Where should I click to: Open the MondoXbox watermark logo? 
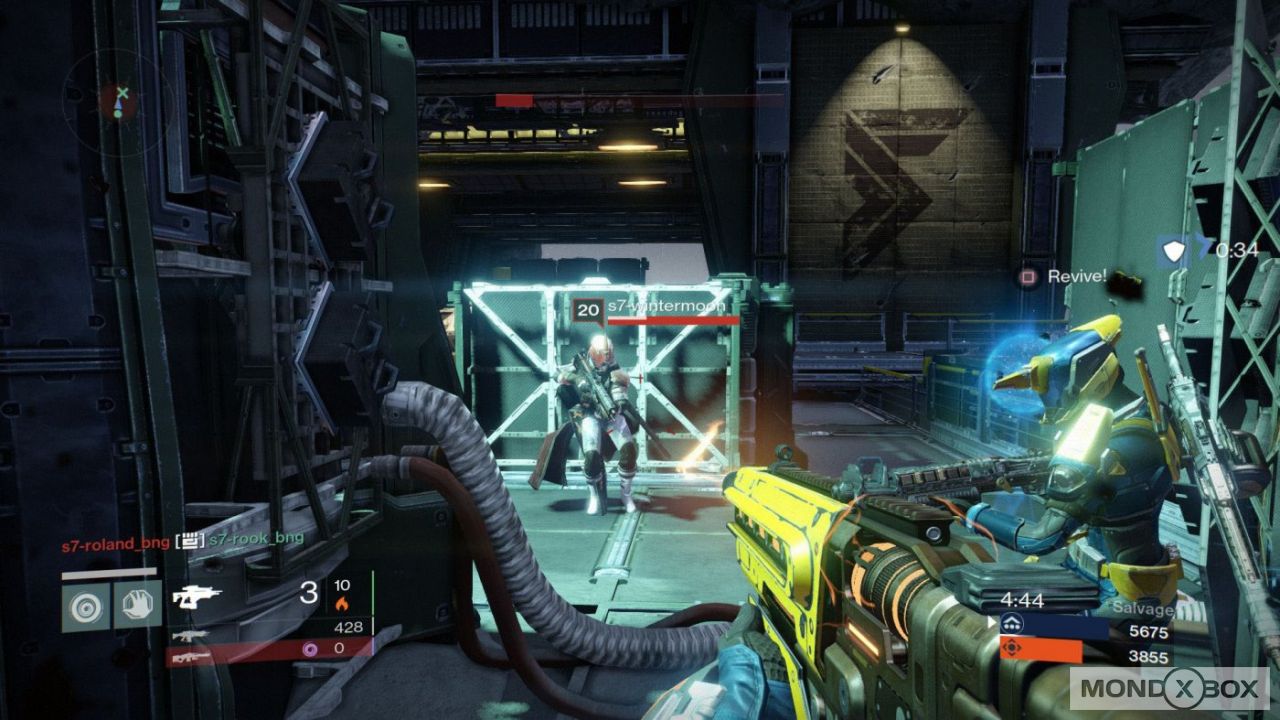click(1169, 689)
